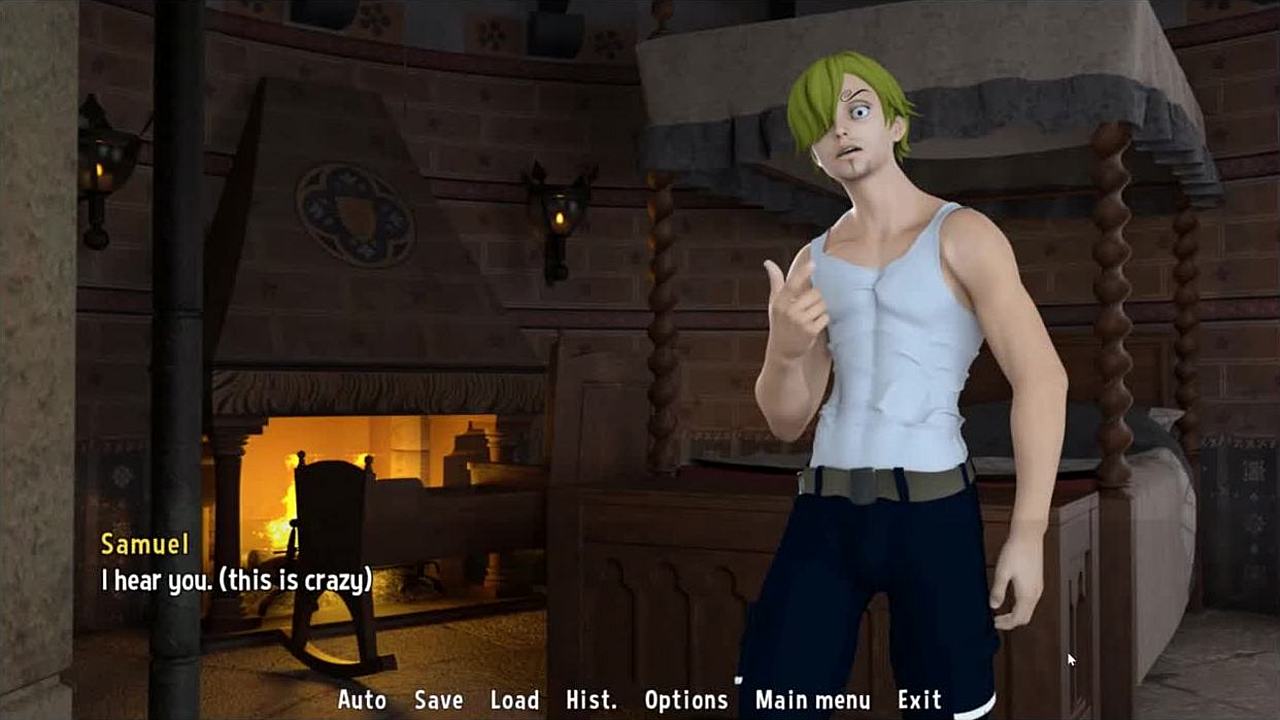The width and height of the screenshot is (1280, 720).
Task: Open the Options screen
Action: tap(686, 700)
